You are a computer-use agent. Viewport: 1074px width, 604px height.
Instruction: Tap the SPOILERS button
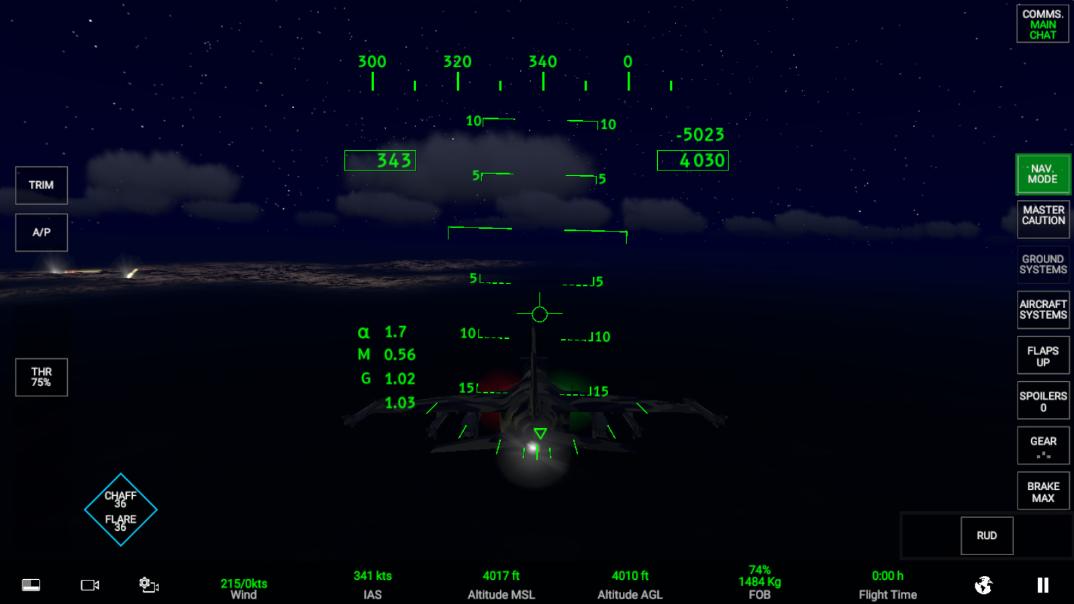click(x=1042, y=401)
